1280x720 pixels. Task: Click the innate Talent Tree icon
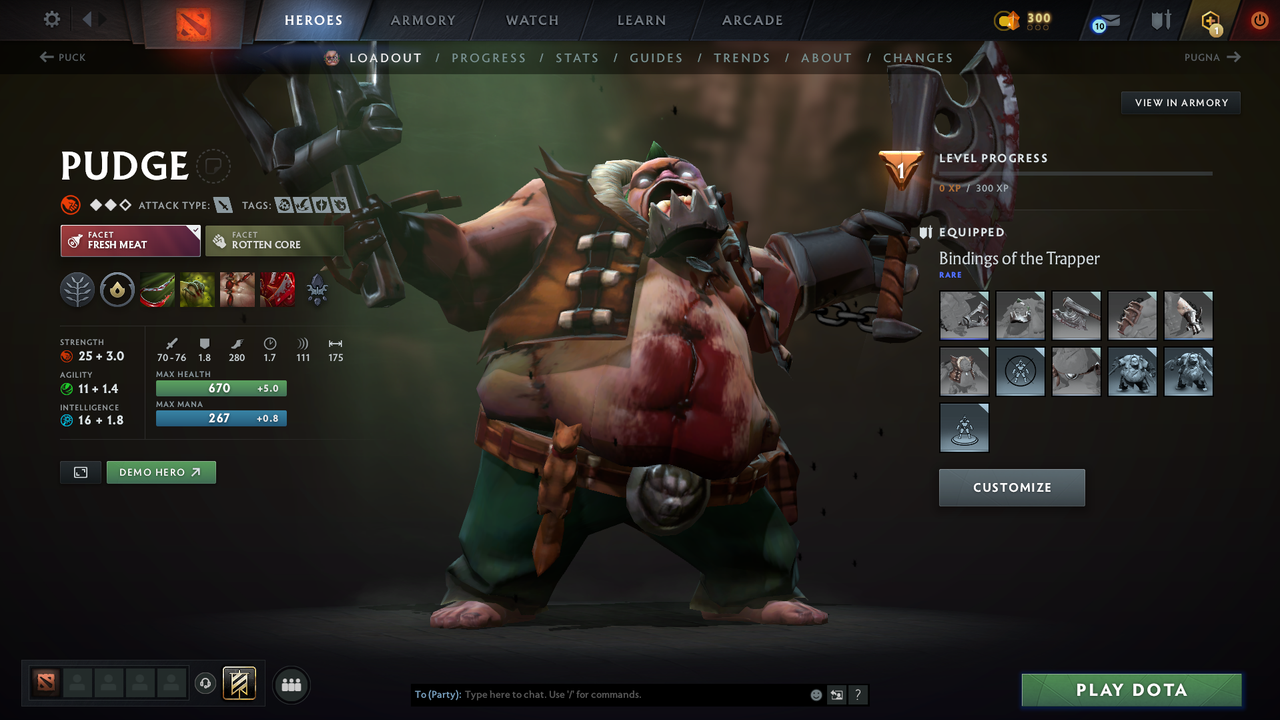click(x=77, y=290)
